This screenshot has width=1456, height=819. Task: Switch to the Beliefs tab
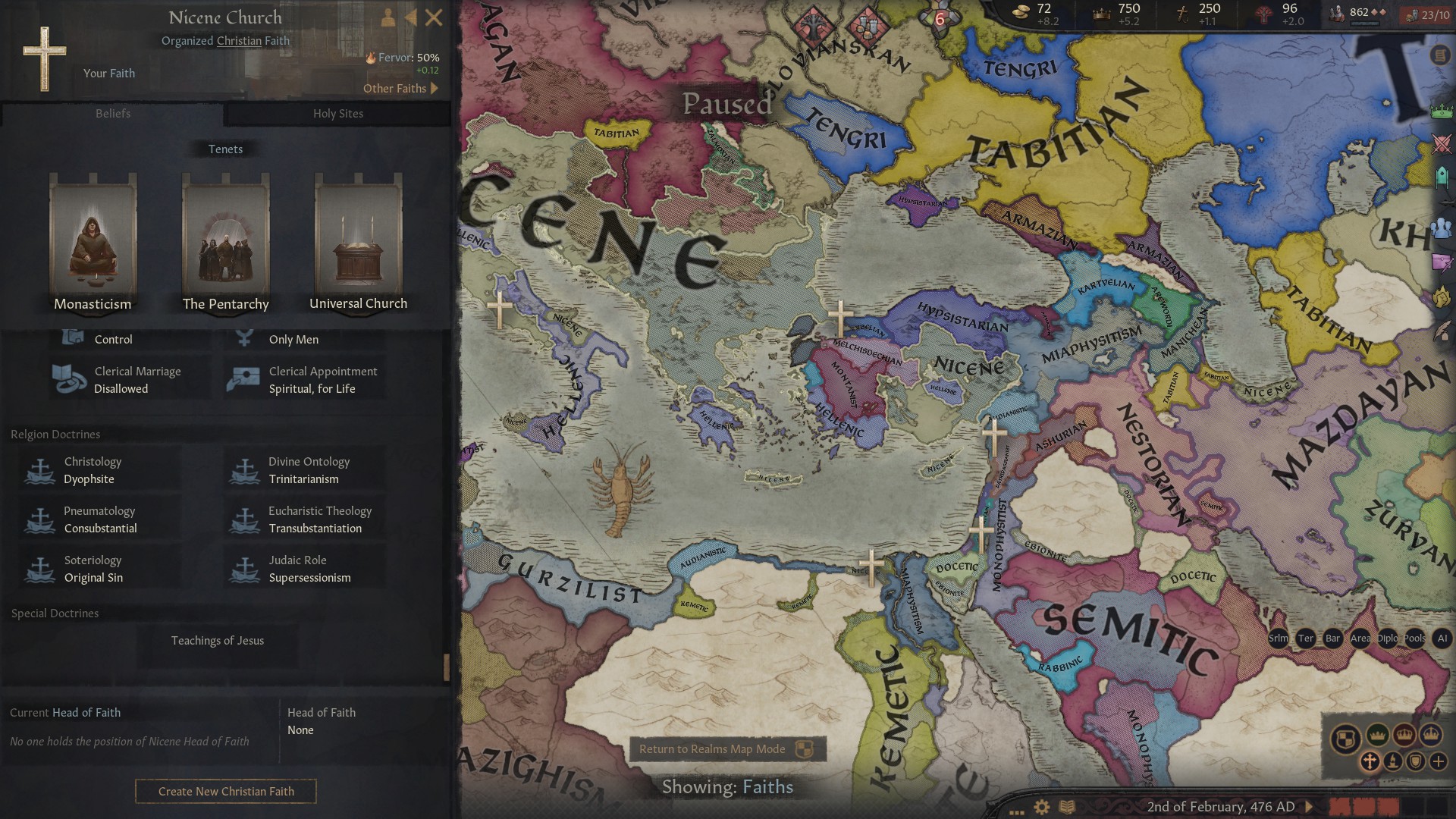(113, 113)
